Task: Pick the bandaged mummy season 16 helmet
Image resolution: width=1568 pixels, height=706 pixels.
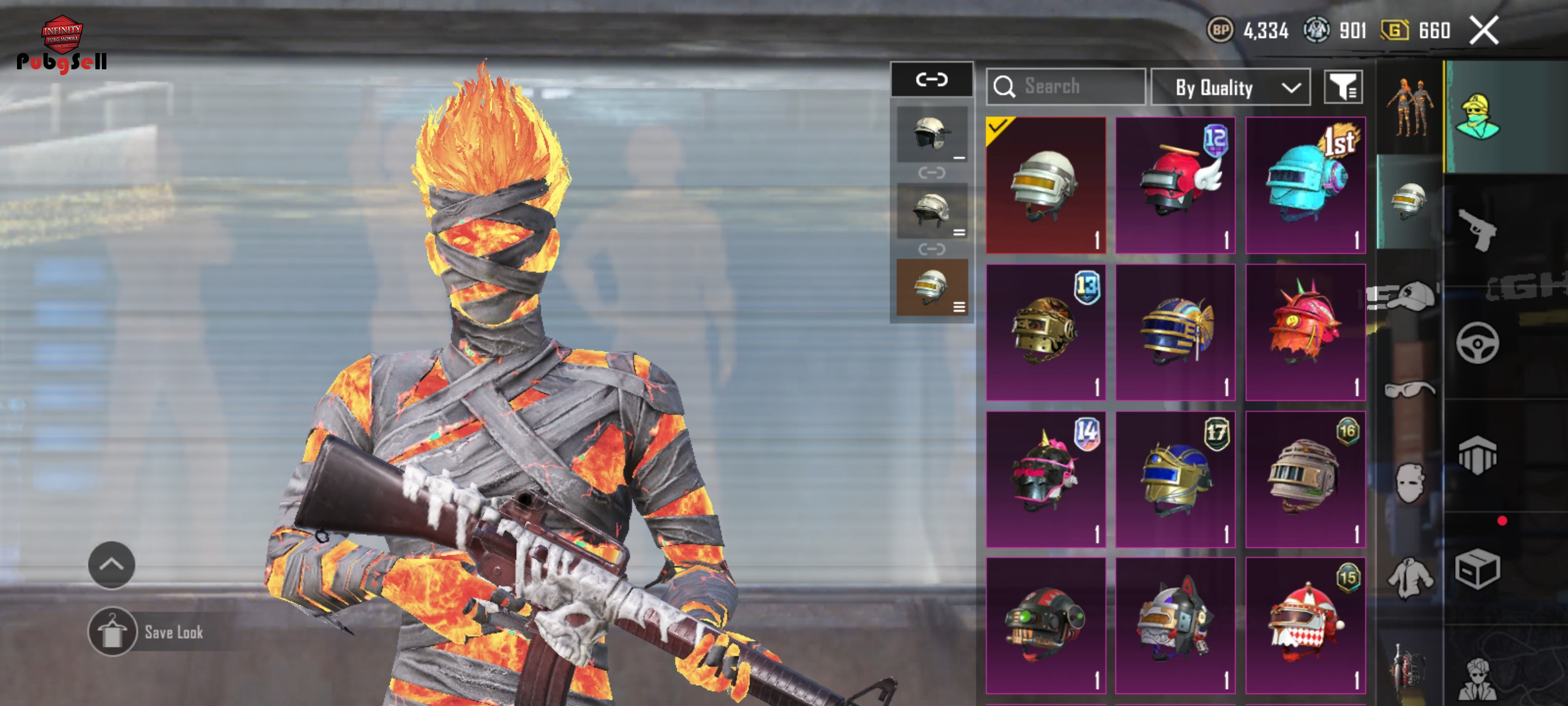Action: pyautogui.click(x=1305, y=479)
